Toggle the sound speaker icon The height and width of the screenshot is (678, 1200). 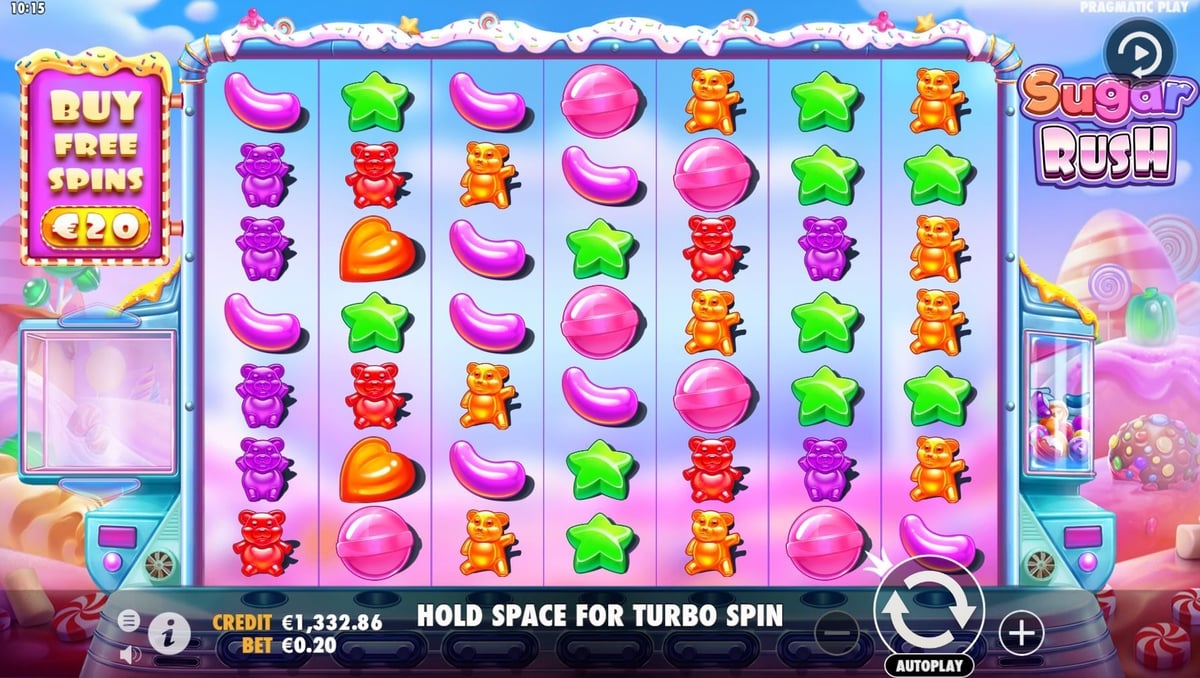129,655
